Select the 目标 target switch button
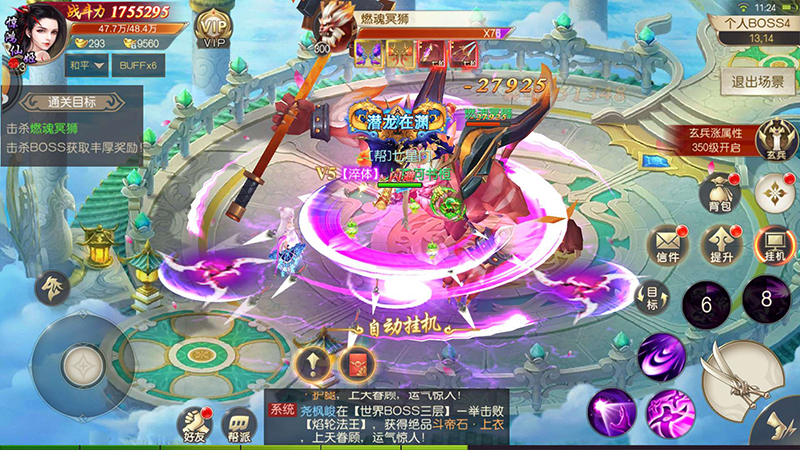The width and height of the screenshot is (800, 450). tap(651, 296)
